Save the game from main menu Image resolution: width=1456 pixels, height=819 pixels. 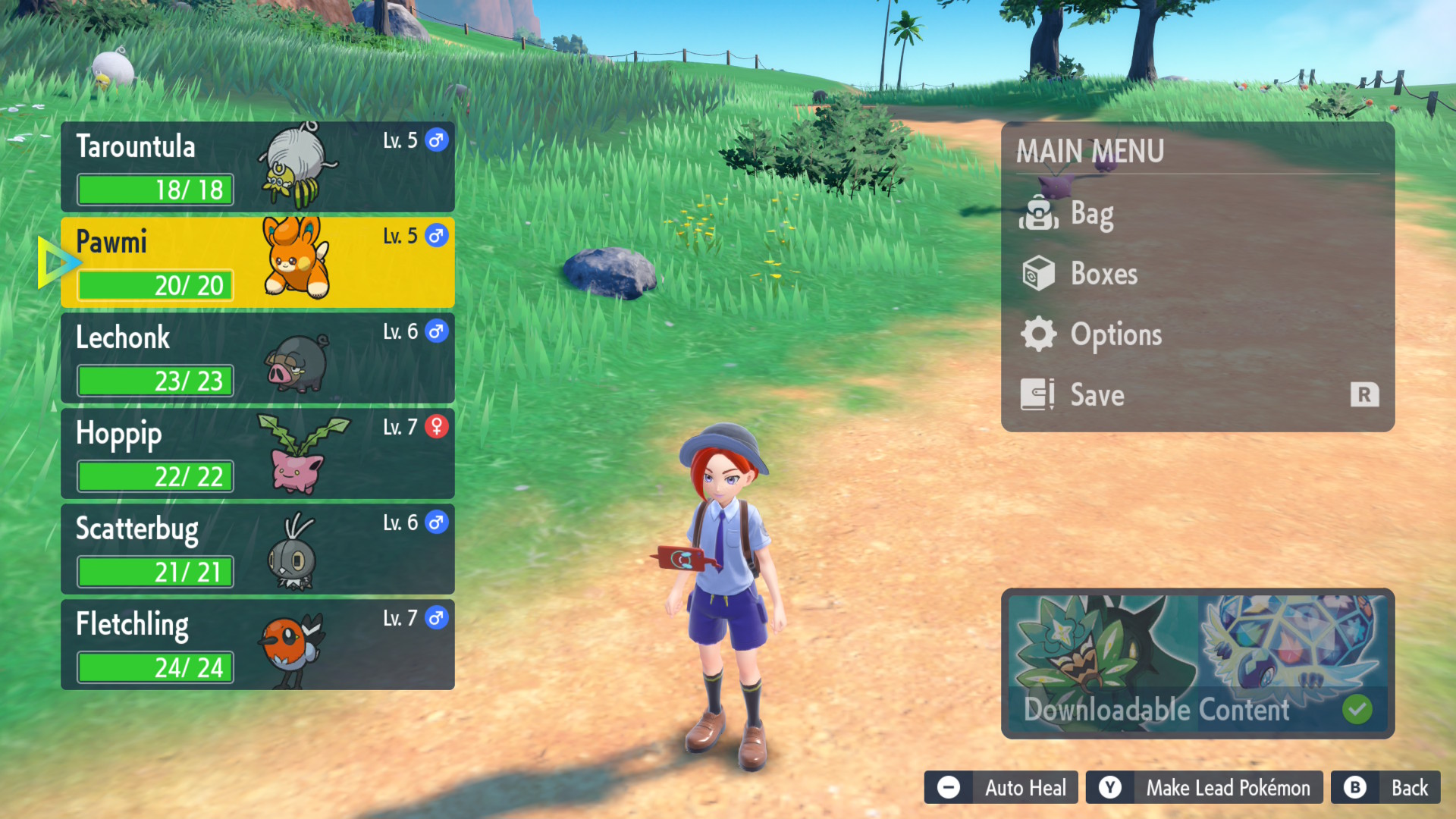1097,395
